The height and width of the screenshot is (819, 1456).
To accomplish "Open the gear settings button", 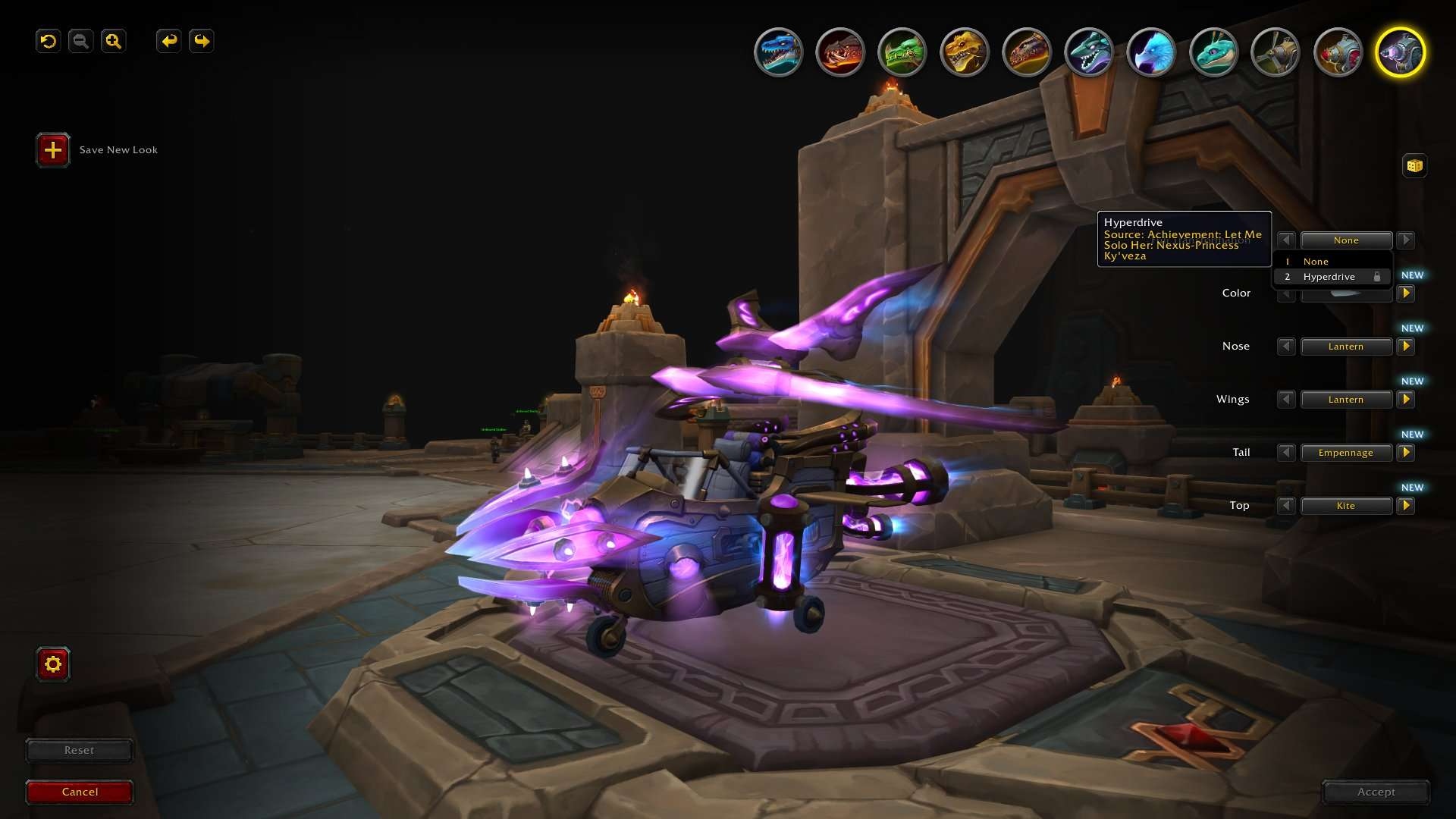I will (x=53, y=664).
